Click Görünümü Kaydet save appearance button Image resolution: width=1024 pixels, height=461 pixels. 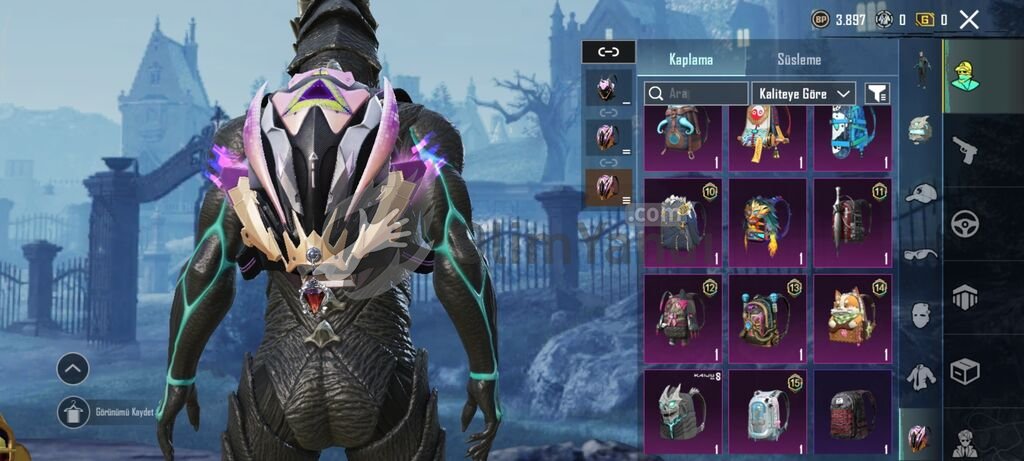coord(74,412)
